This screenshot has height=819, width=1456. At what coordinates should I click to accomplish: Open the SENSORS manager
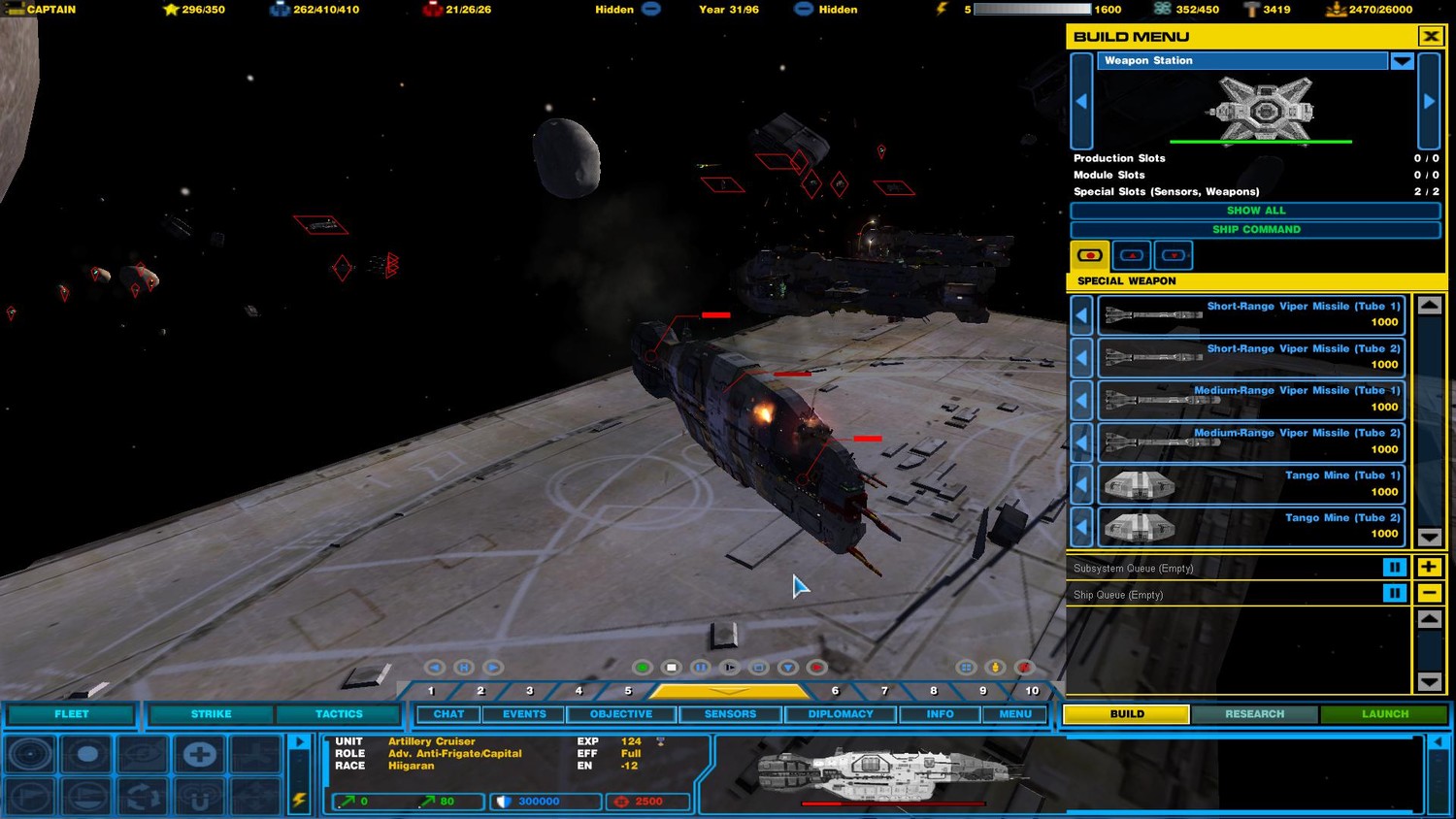(x=730, y=714)
